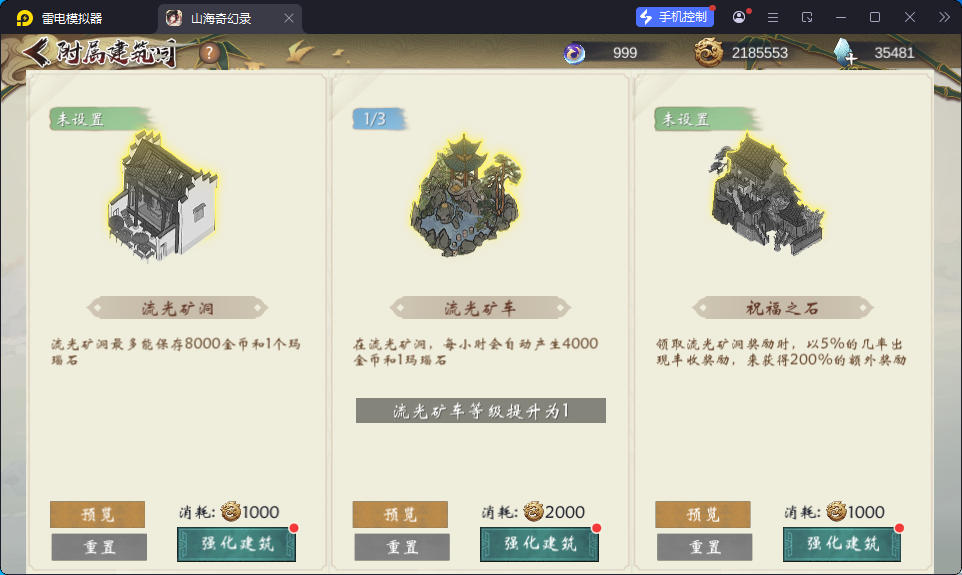Strengthen the 流光矿车 building for 2000

coord(539,544)
